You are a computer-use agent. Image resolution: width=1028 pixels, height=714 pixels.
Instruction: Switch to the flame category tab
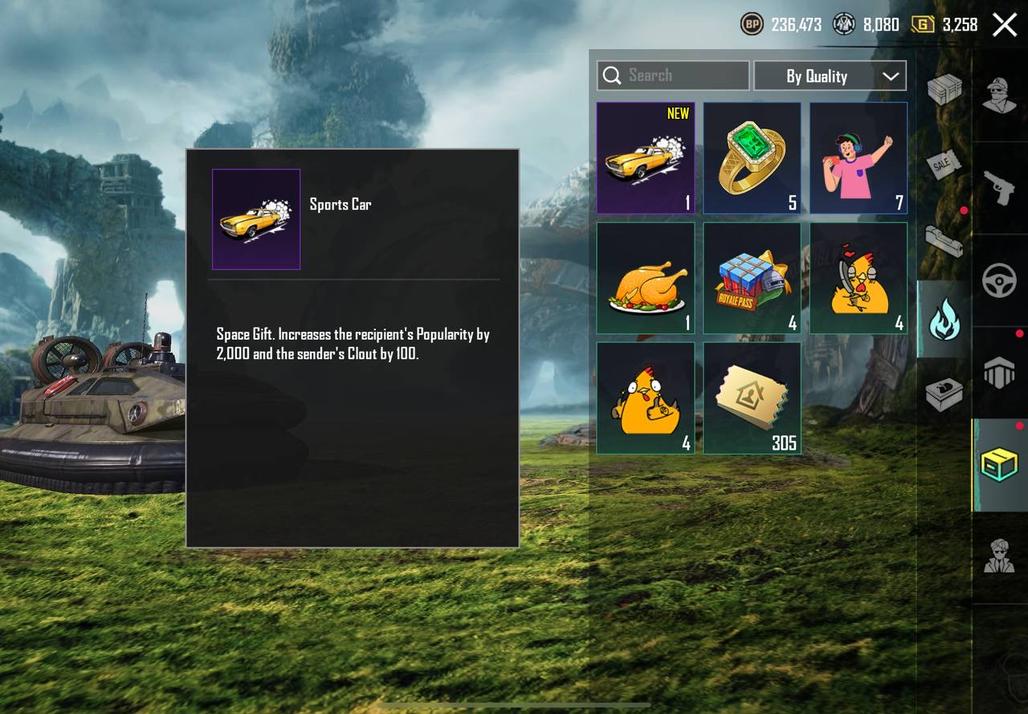point(944,320)
